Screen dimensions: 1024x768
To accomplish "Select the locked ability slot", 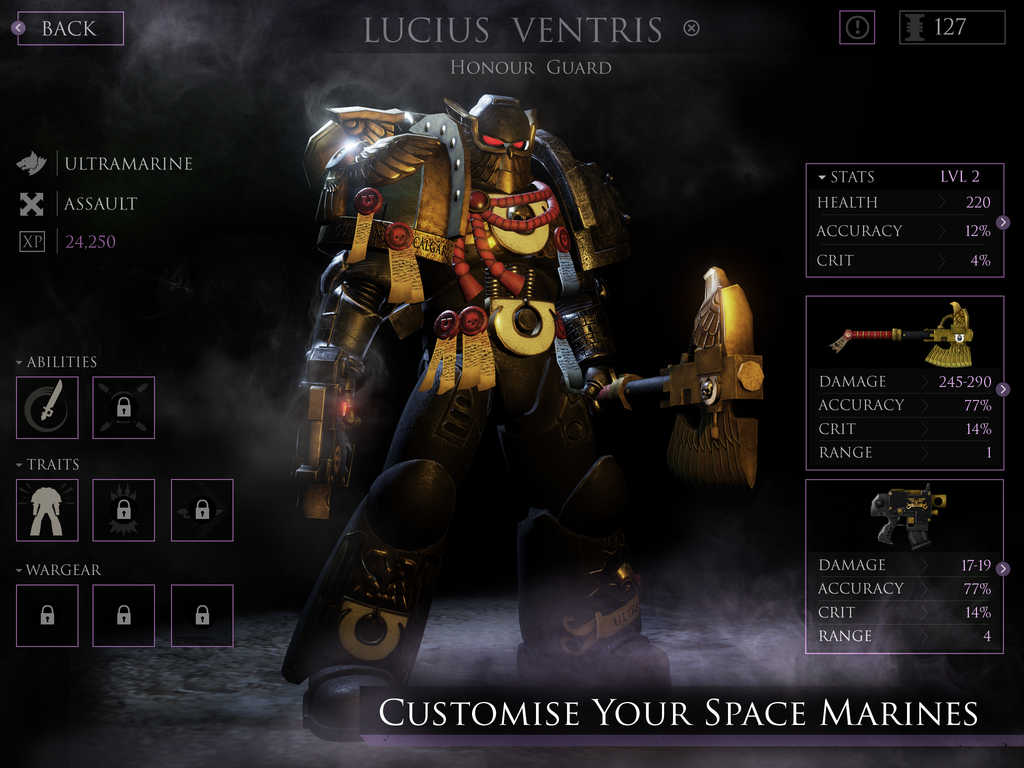I will 124,407.
